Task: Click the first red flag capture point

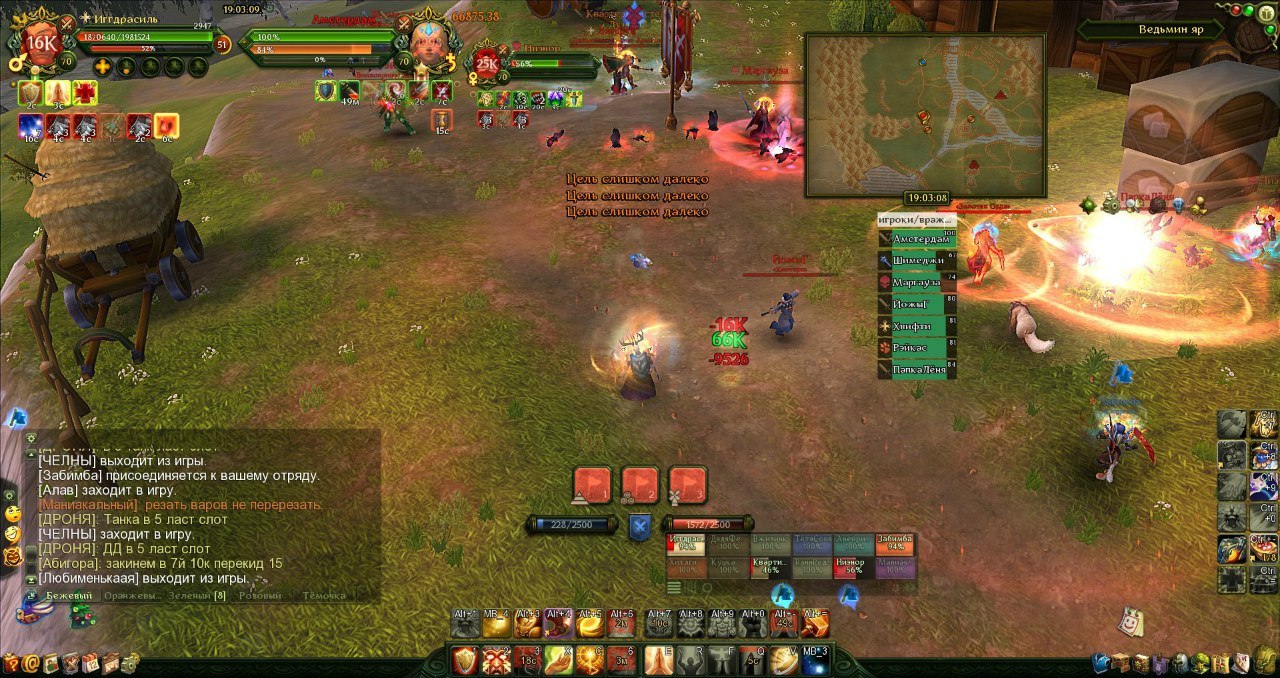Action: click(x=591, y=485)
